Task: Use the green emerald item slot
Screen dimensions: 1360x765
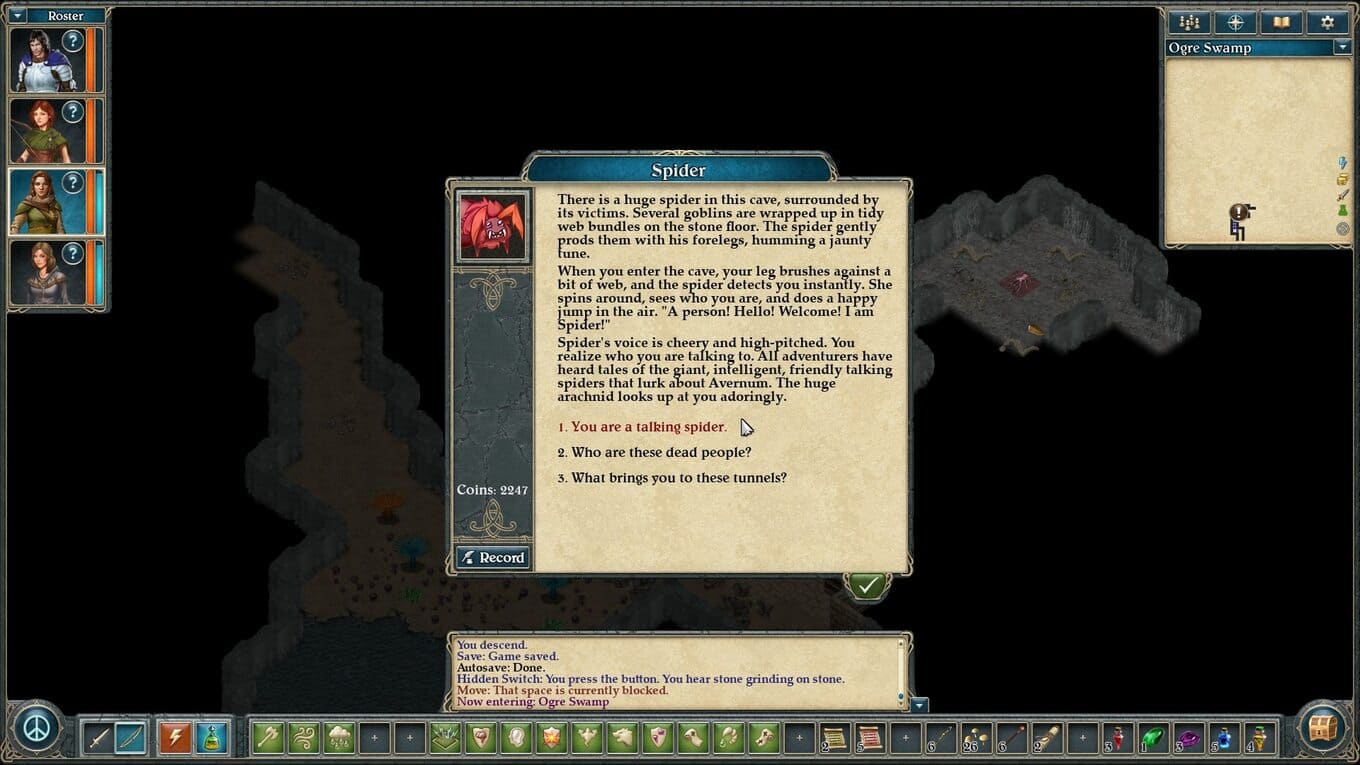Action: coord(1153,738)
